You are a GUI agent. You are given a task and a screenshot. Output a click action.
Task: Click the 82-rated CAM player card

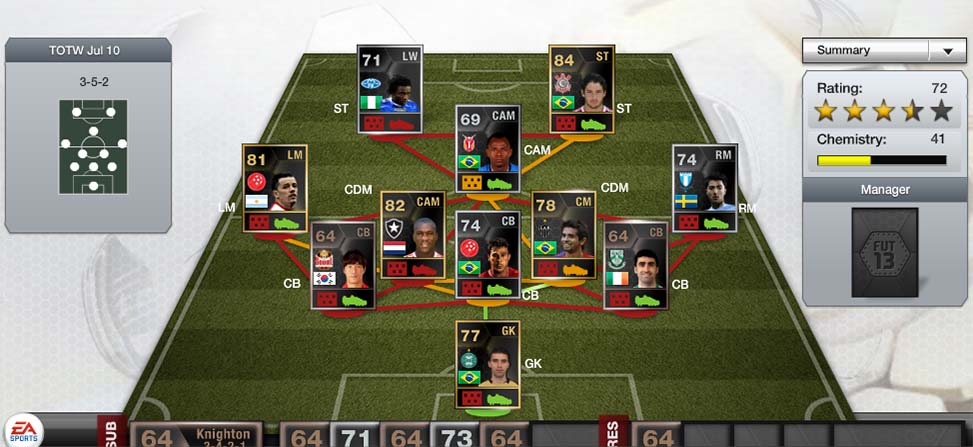[413, 235]
